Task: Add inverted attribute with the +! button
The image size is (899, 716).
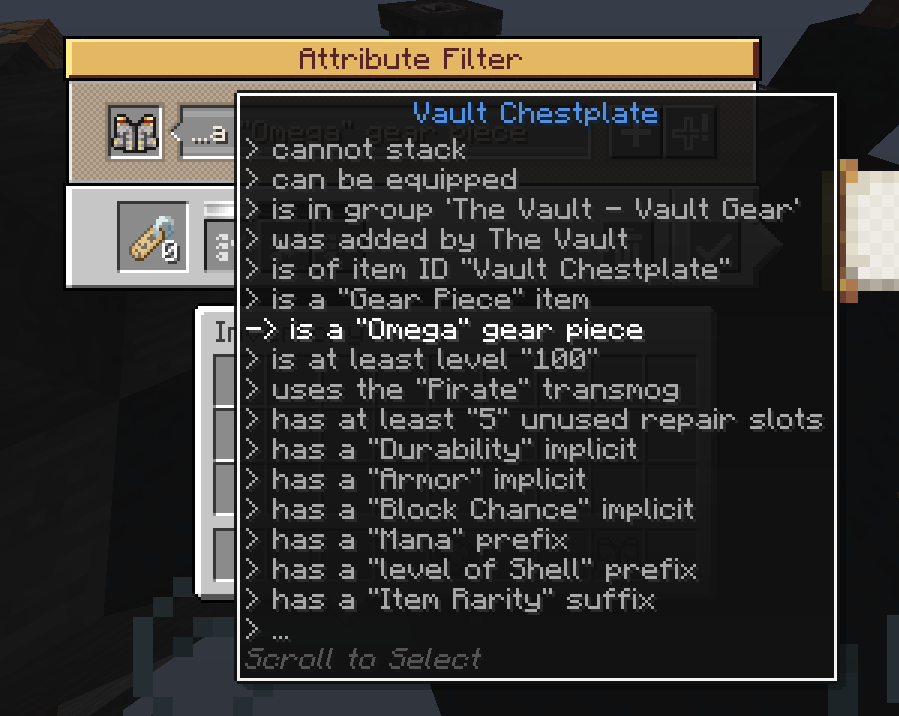Action: tap(690, 133)
